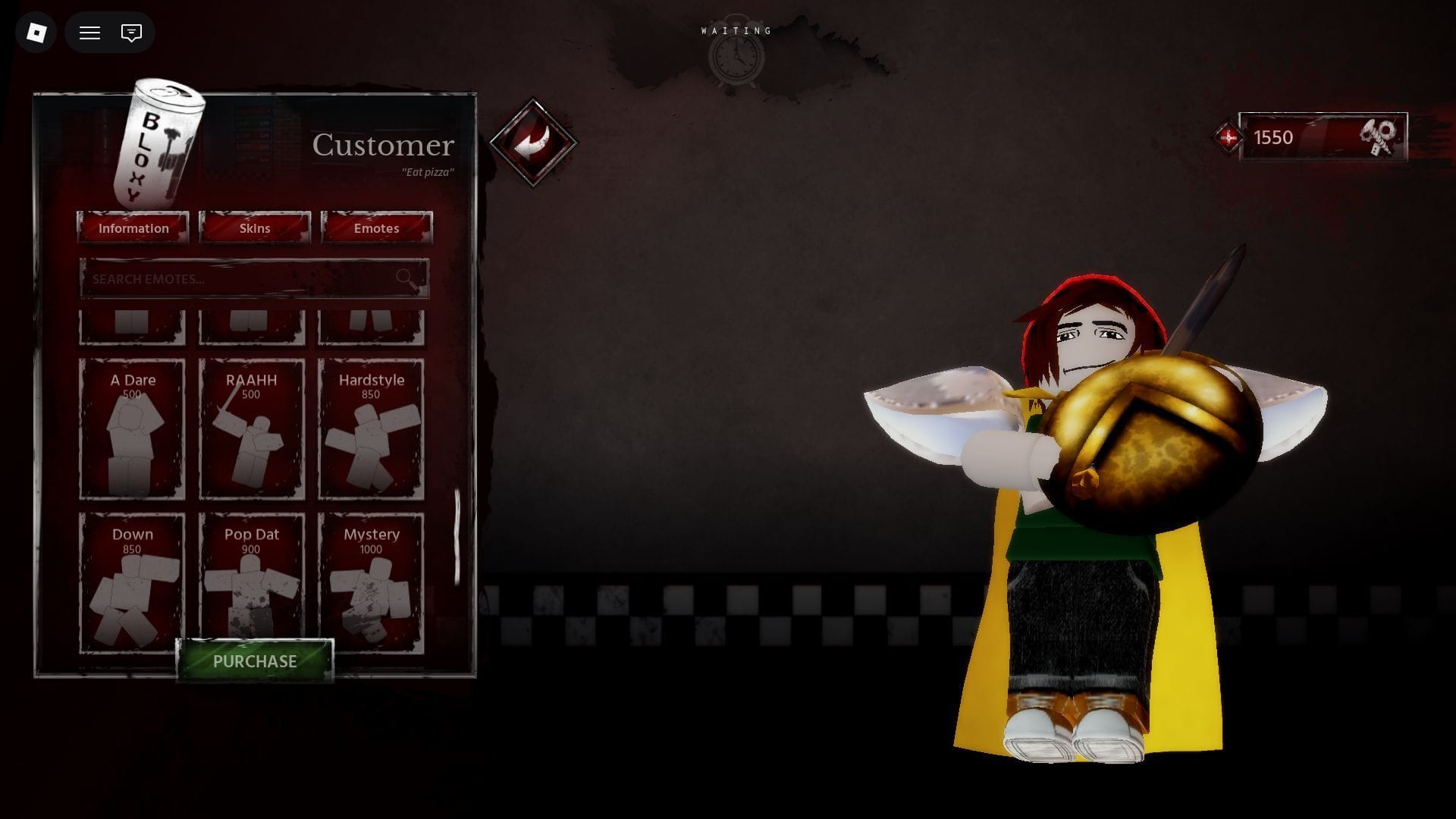The image size is (1456, 819).
Task: Click the Search Emotes field
Action: (x=243, y=279)
